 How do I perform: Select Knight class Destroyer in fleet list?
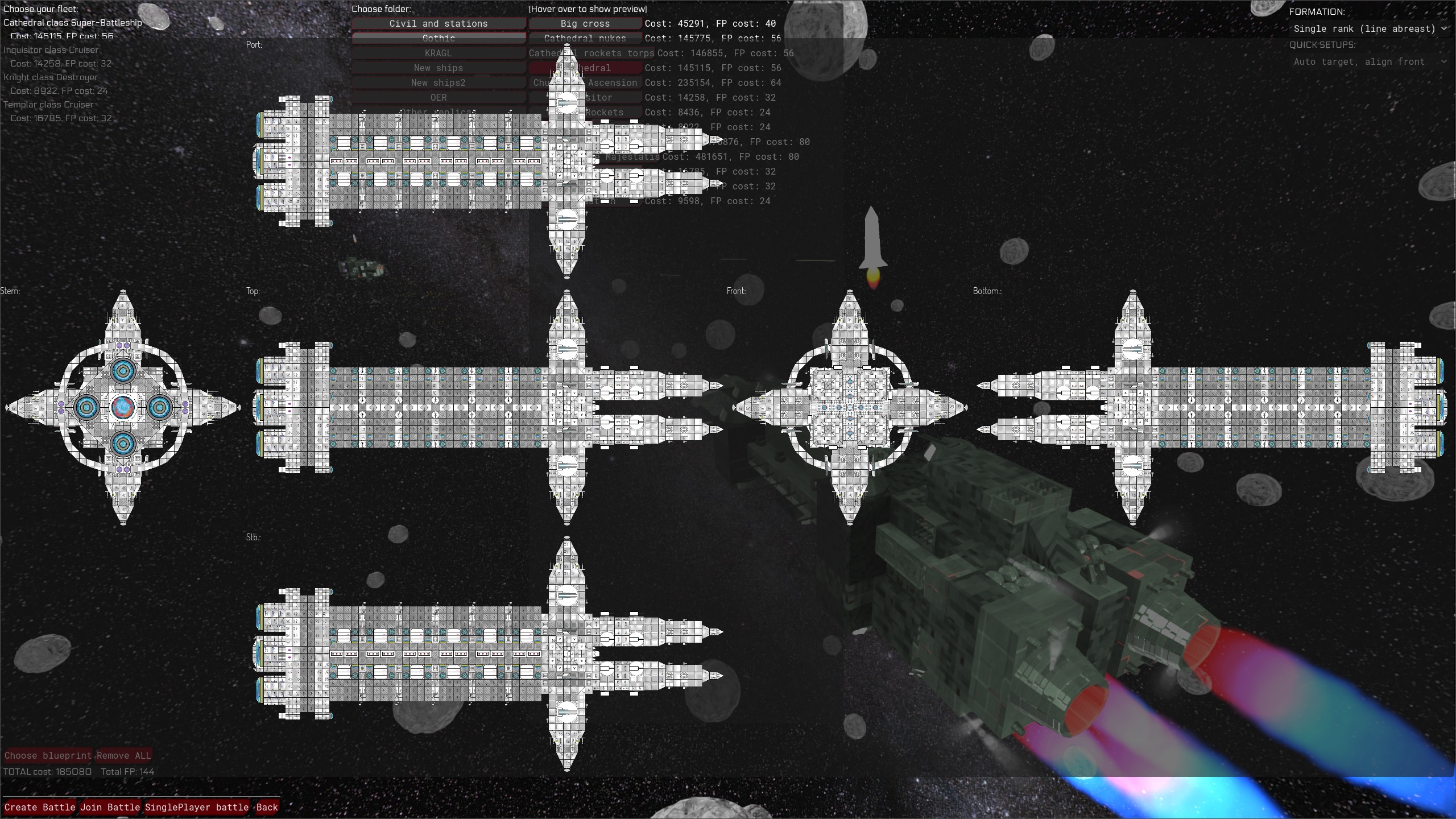[x=51, y=77]
